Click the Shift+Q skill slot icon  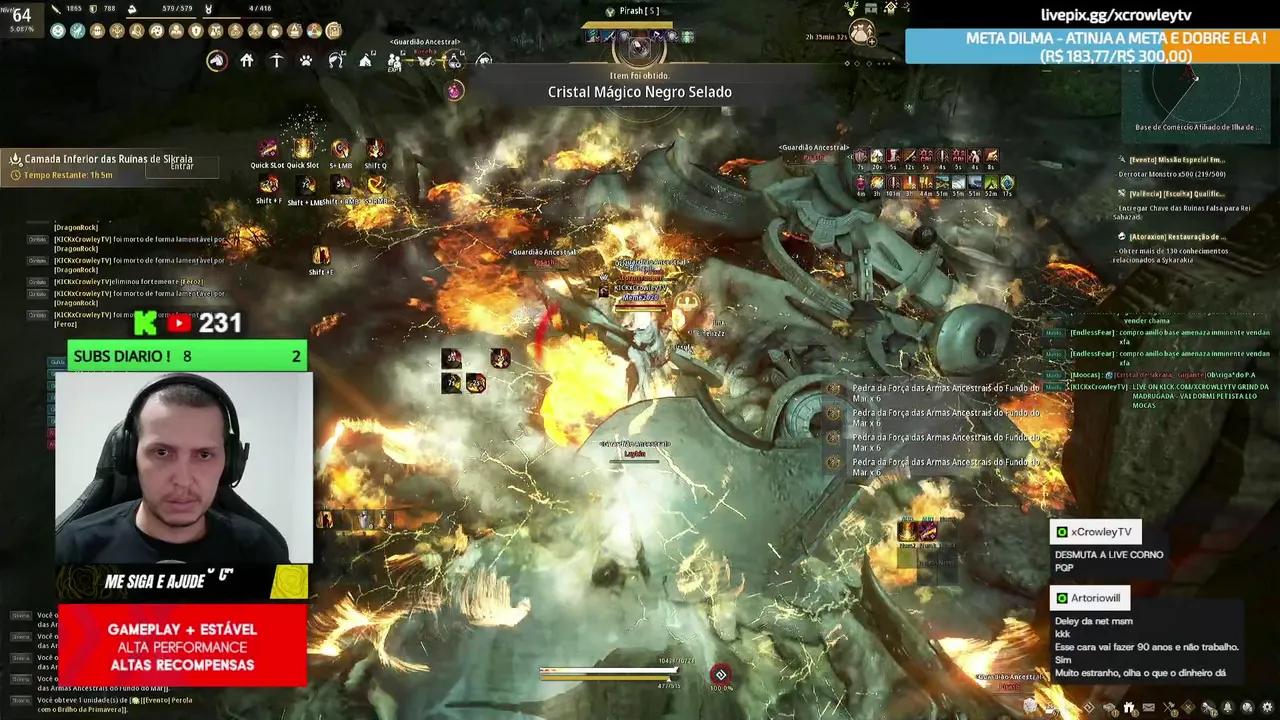[x=377, y=150]
